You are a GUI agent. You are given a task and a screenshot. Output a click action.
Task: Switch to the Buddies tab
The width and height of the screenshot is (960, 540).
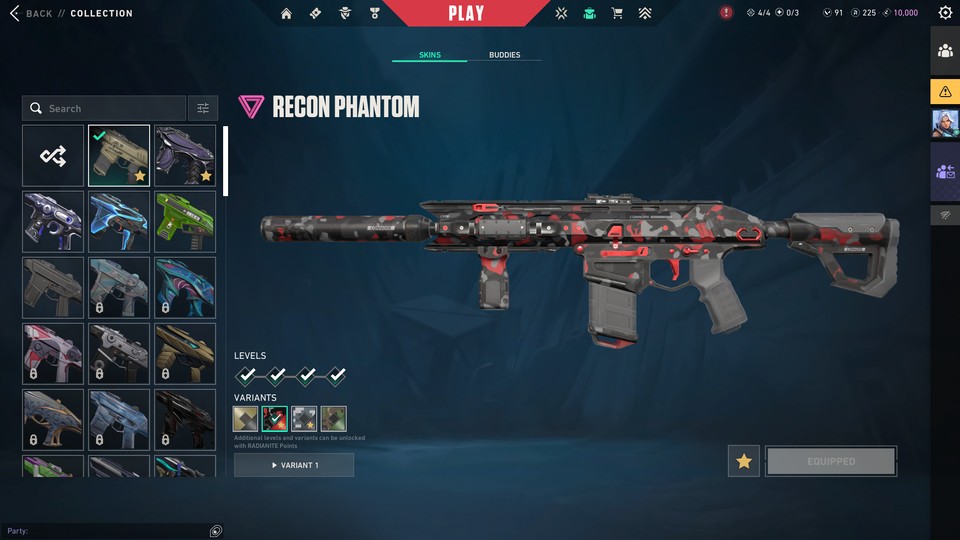click(x=504, y=55)
